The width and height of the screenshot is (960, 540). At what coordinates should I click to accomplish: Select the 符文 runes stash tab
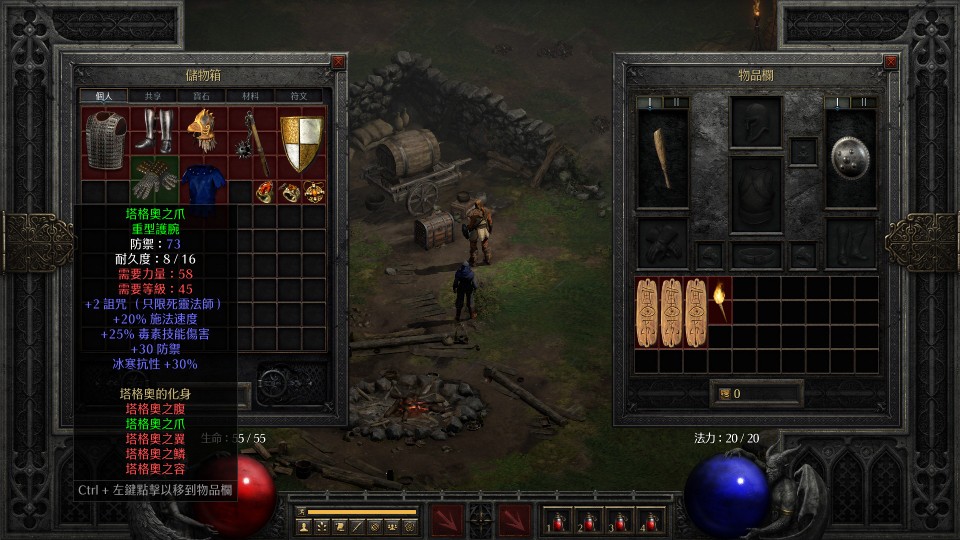(299, 96)
